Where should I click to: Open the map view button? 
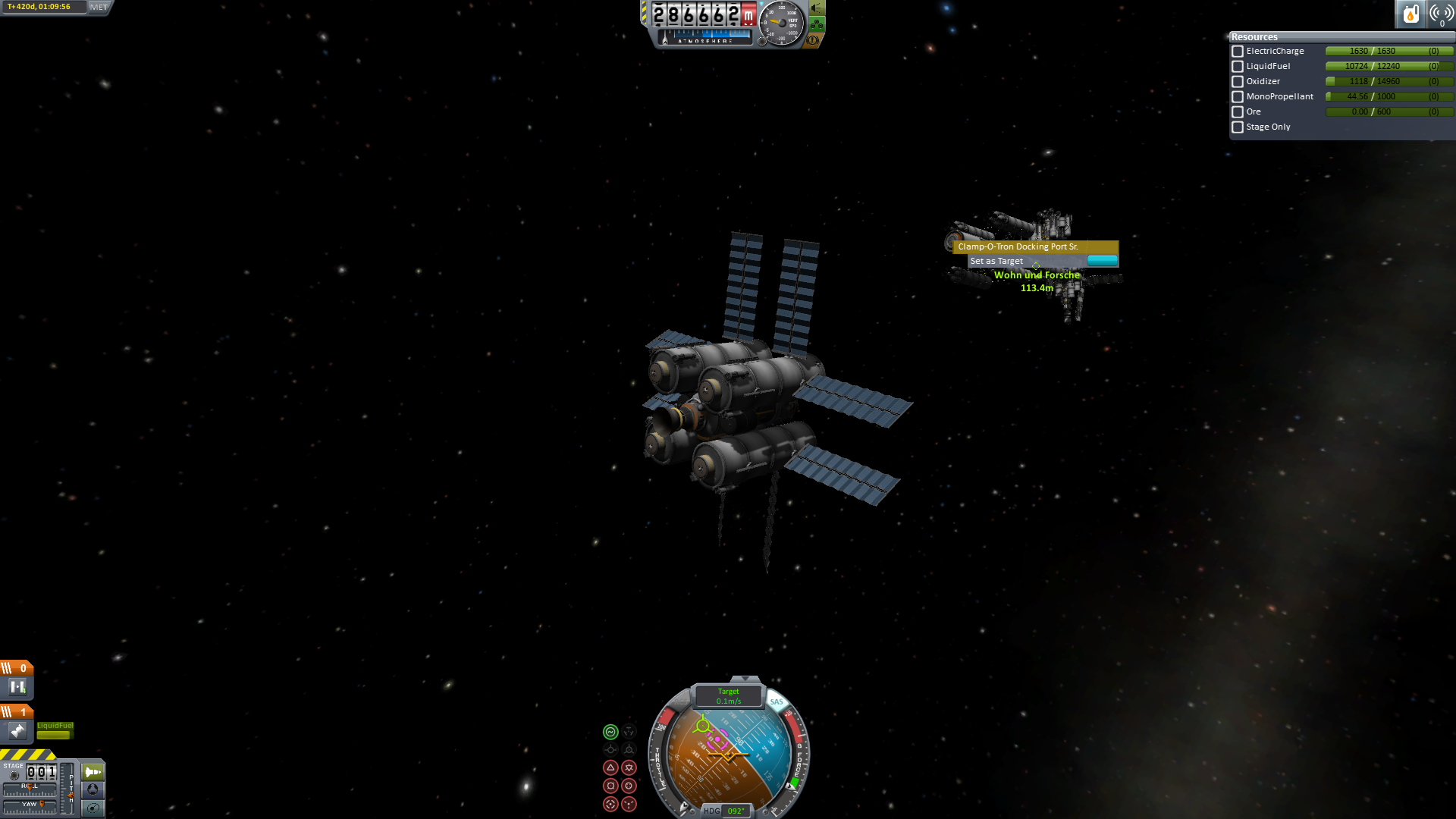[x=93, y=808]
